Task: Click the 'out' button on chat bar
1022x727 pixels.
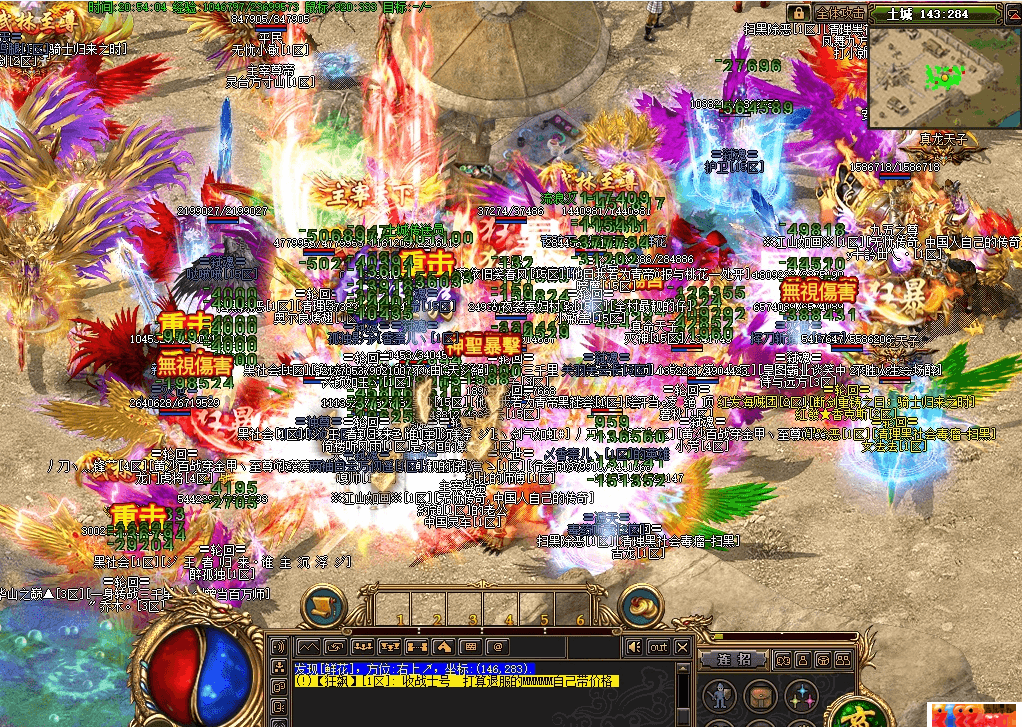Action: (x=658, y=647)
